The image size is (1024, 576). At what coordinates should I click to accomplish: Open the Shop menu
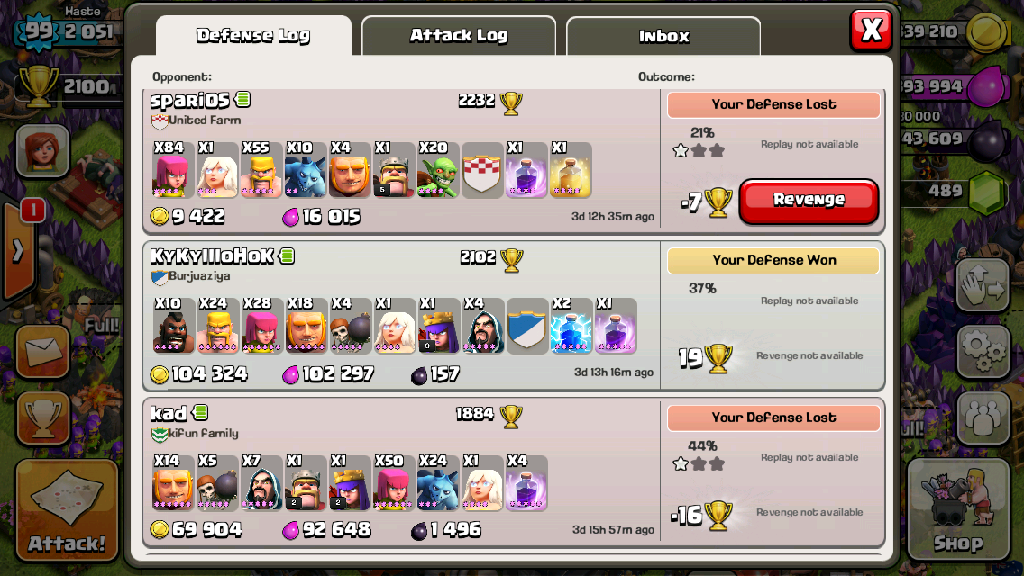[x=957, y=510]
